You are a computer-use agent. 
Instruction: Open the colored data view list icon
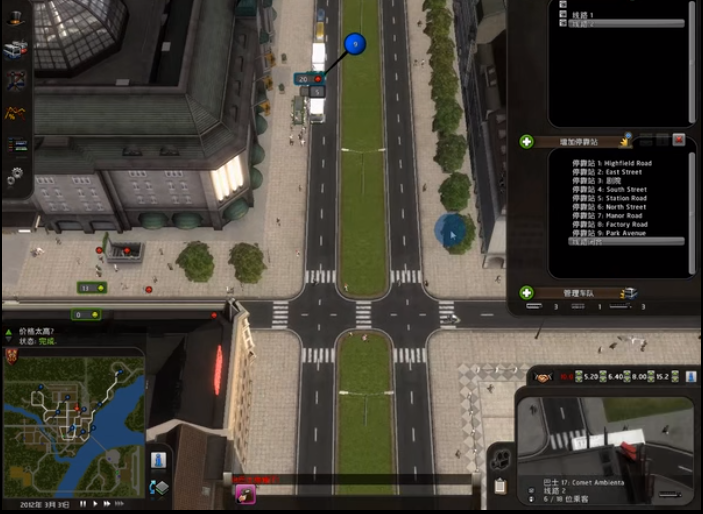pyautogui.click(x=16, y=145)
